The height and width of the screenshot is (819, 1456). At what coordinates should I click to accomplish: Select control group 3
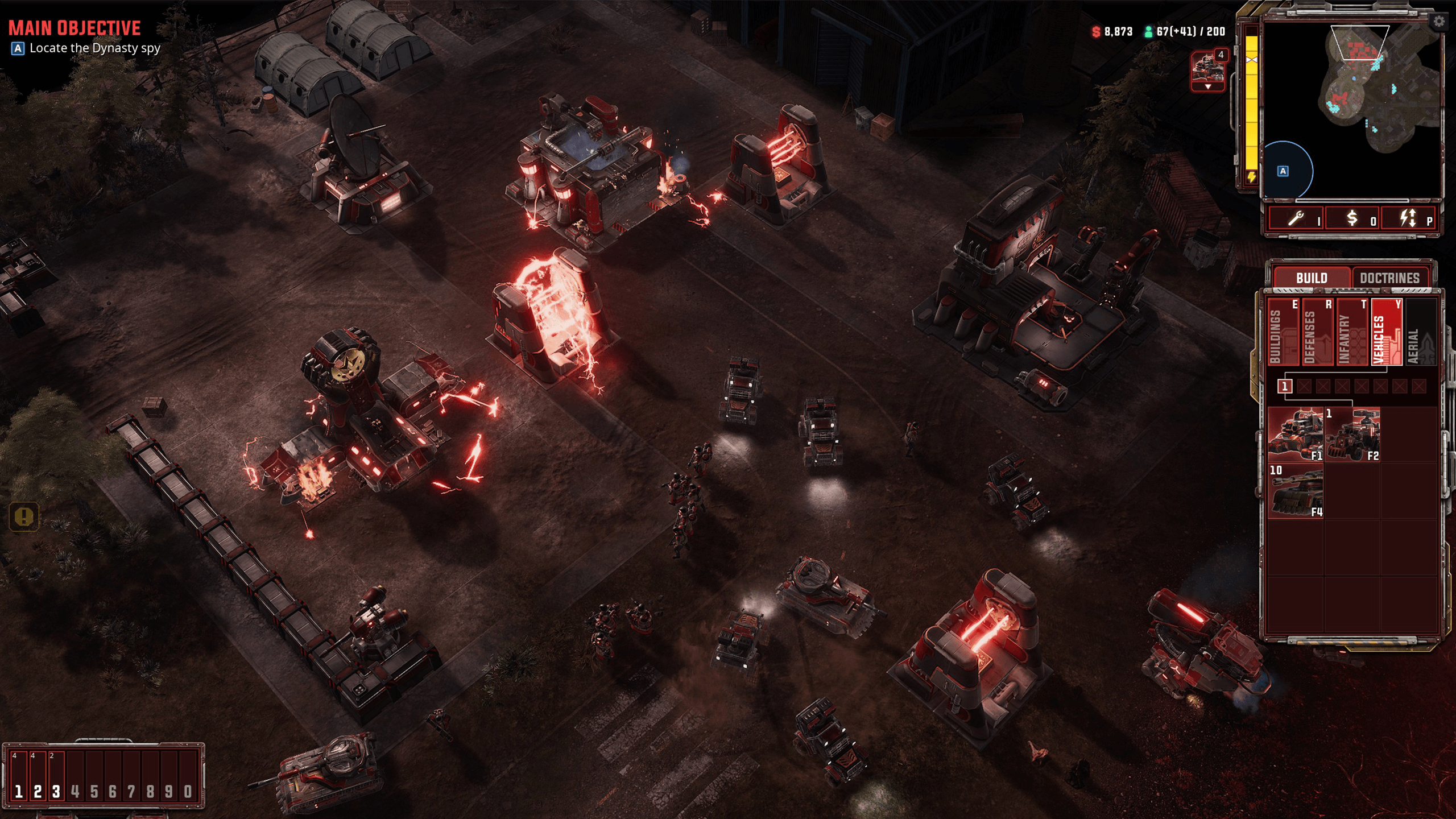[56, 776]
